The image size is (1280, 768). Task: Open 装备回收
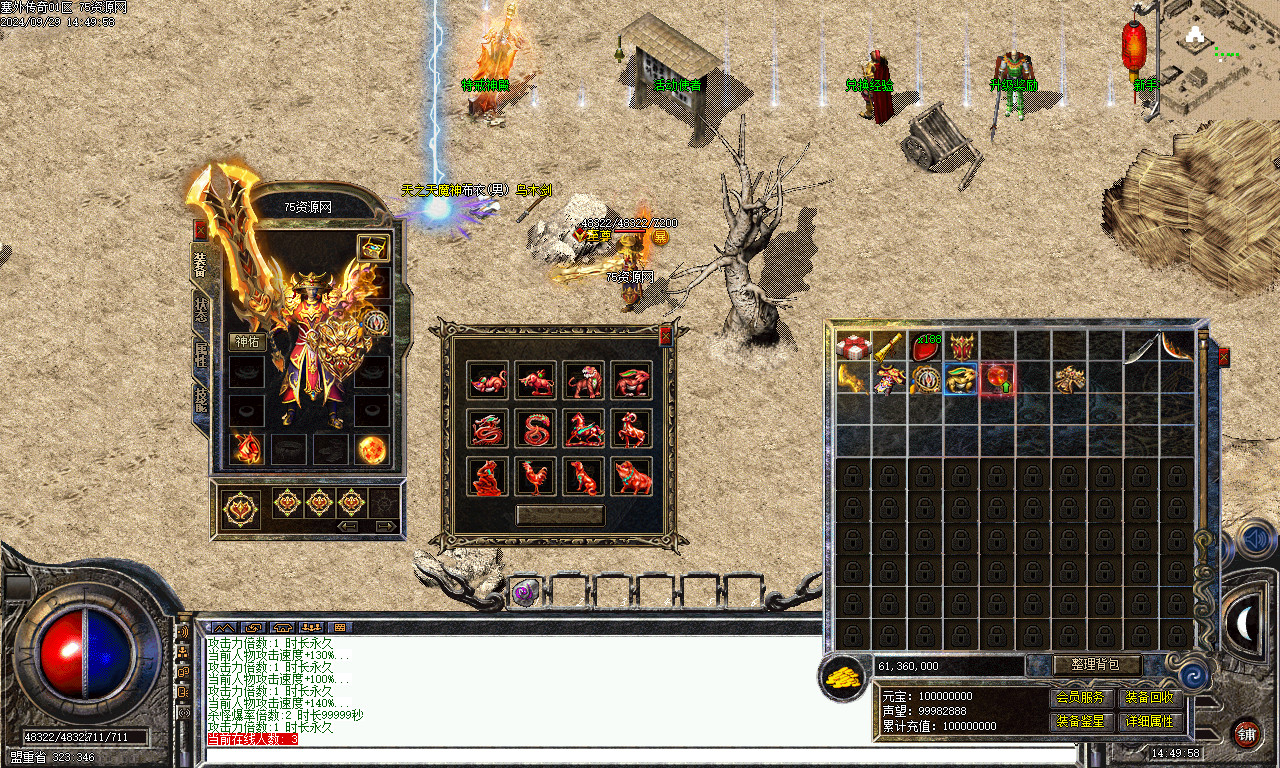(x=1150, y=698)
